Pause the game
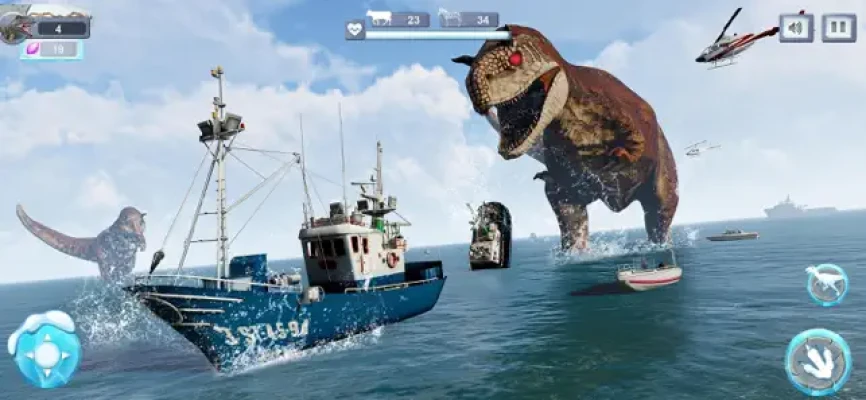Screen dimensions: 866x400 click(838, 27)
